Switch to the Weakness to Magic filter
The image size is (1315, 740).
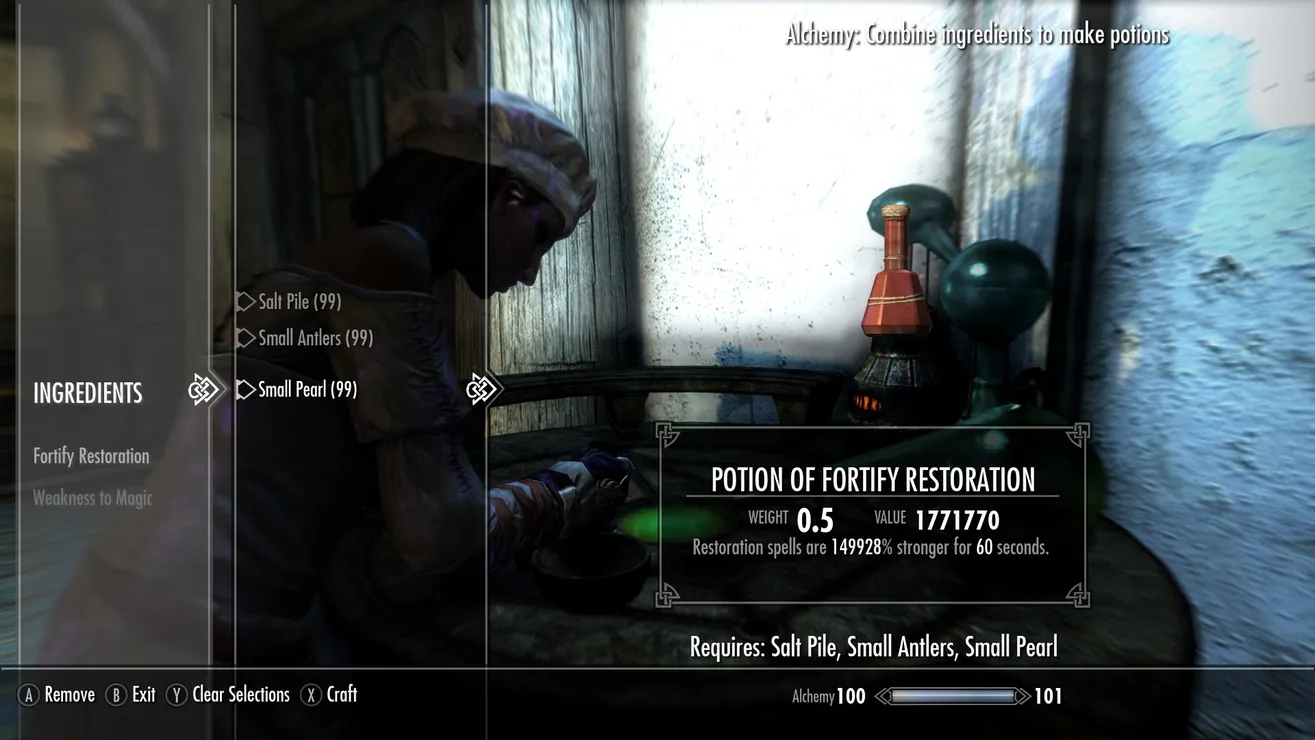click(92, 498)
